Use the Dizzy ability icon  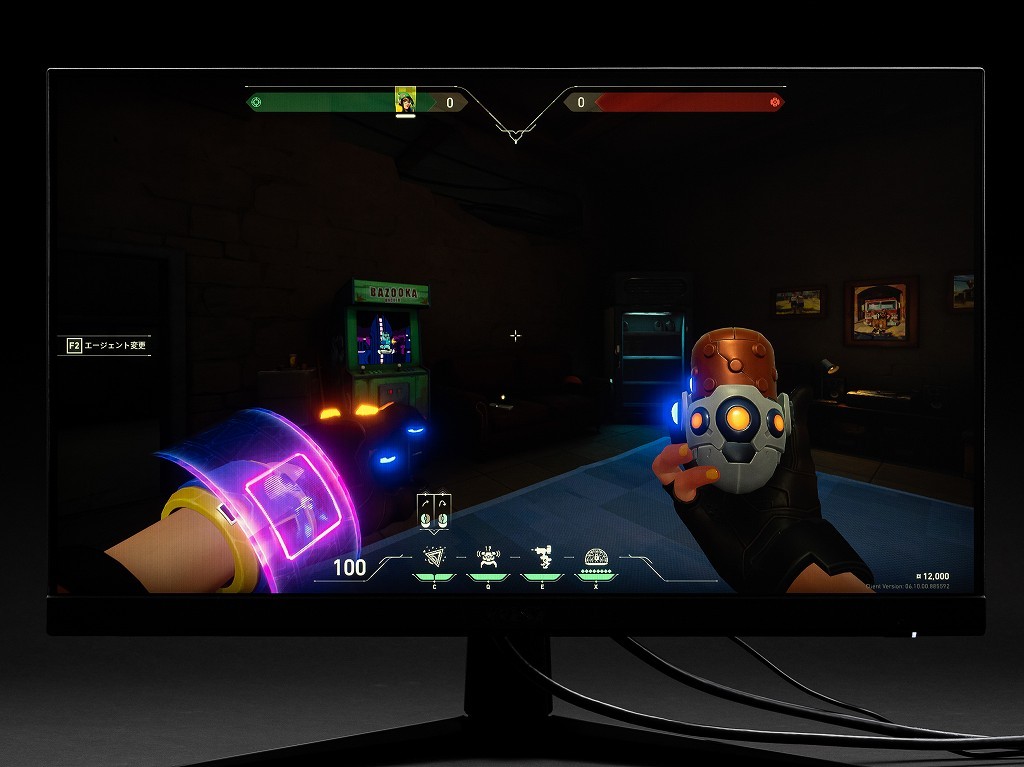coord(542,557)
